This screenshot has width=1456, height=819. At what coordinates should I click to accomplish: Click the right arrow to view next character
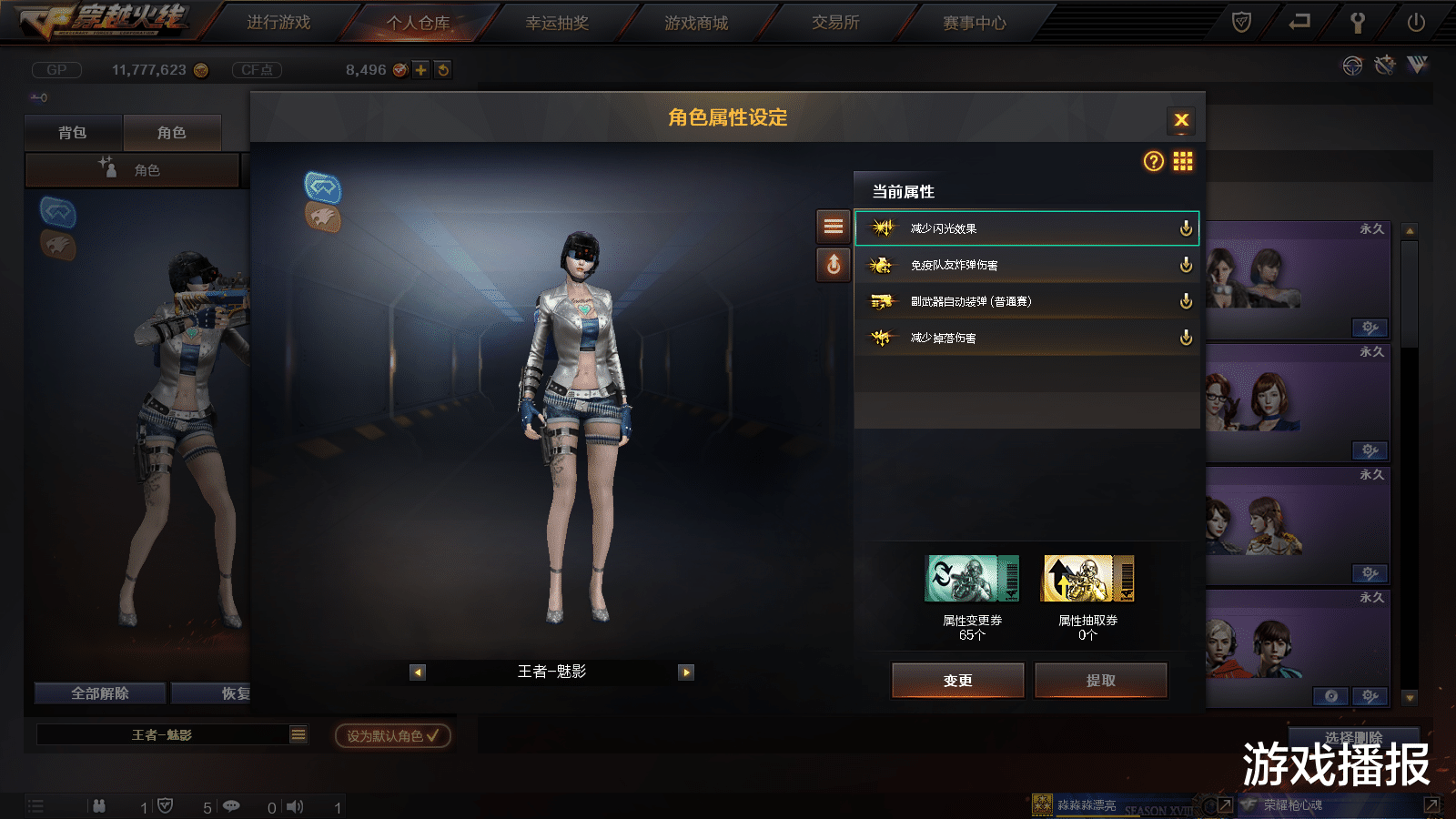tap(685, 672)
